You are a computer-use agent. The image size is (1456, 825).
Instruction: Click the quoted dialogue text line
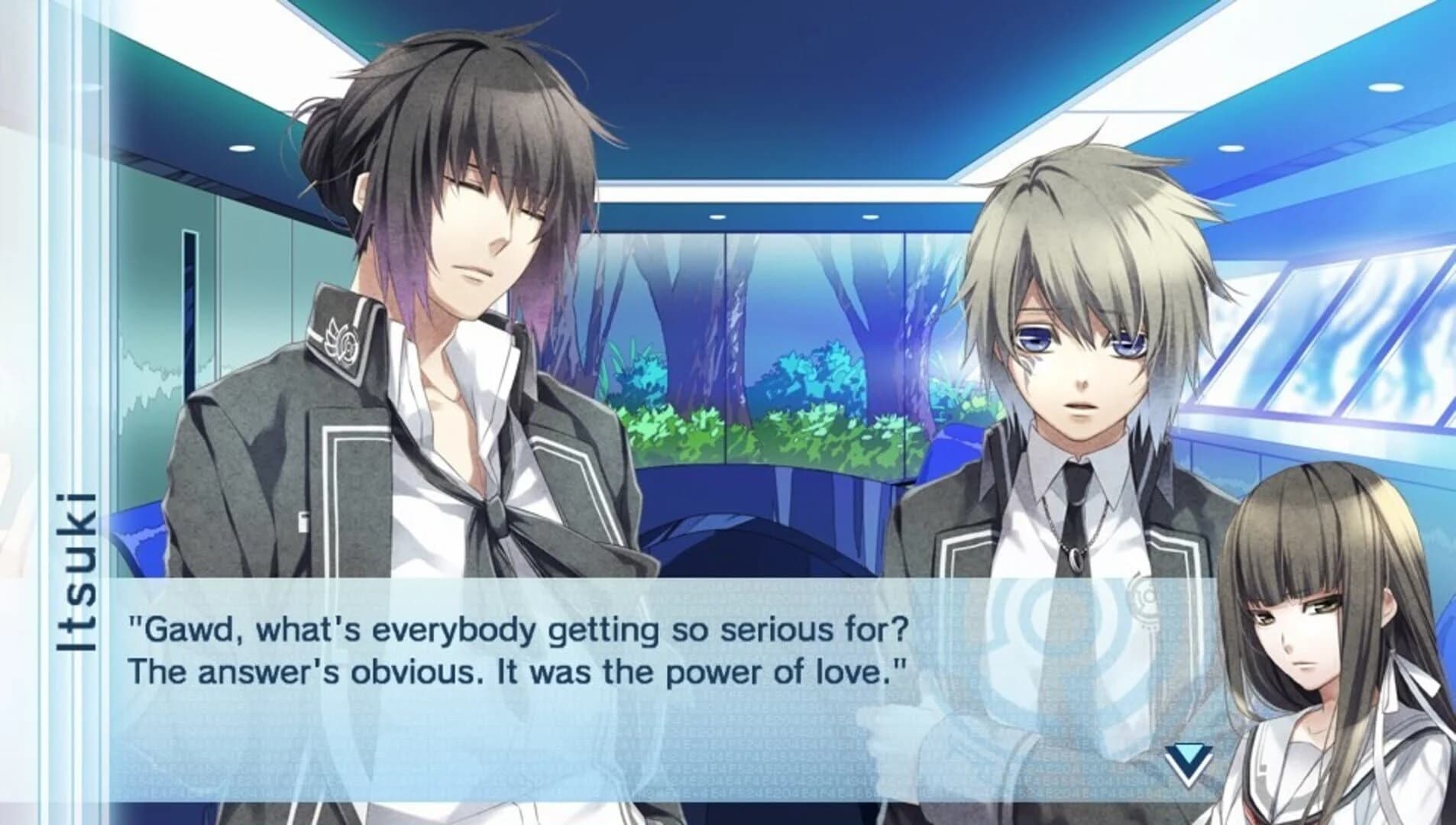[x=519, y=628]
